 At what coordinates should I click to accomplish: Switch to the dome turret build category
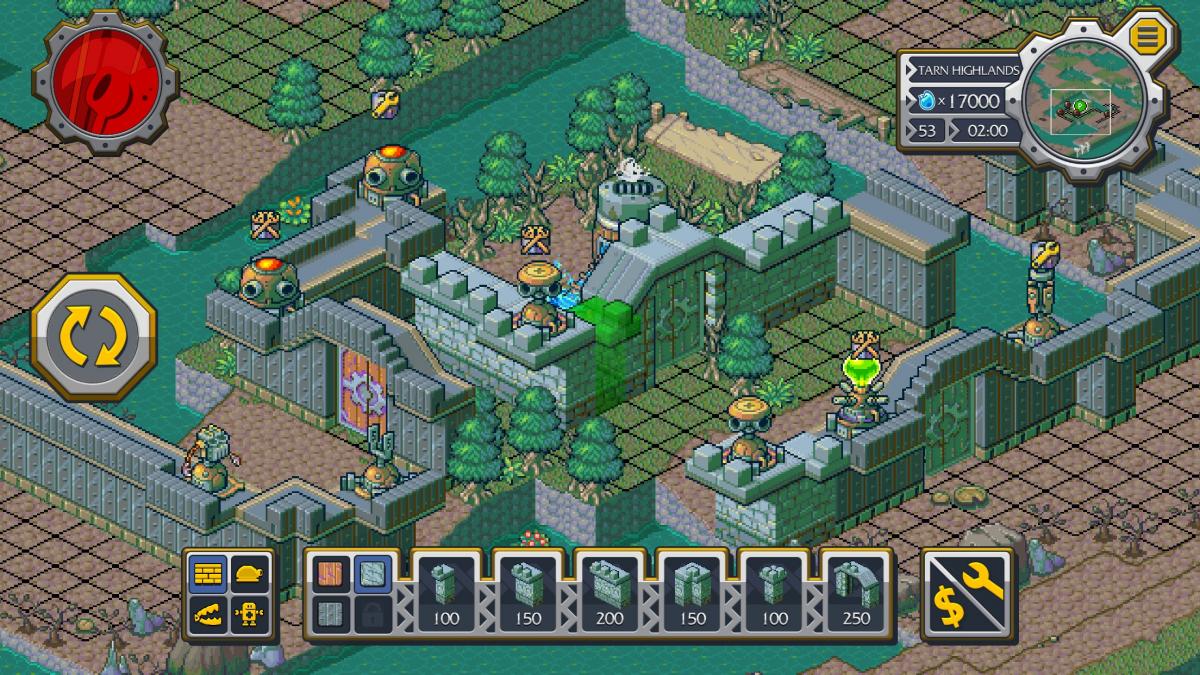[250, 574]
